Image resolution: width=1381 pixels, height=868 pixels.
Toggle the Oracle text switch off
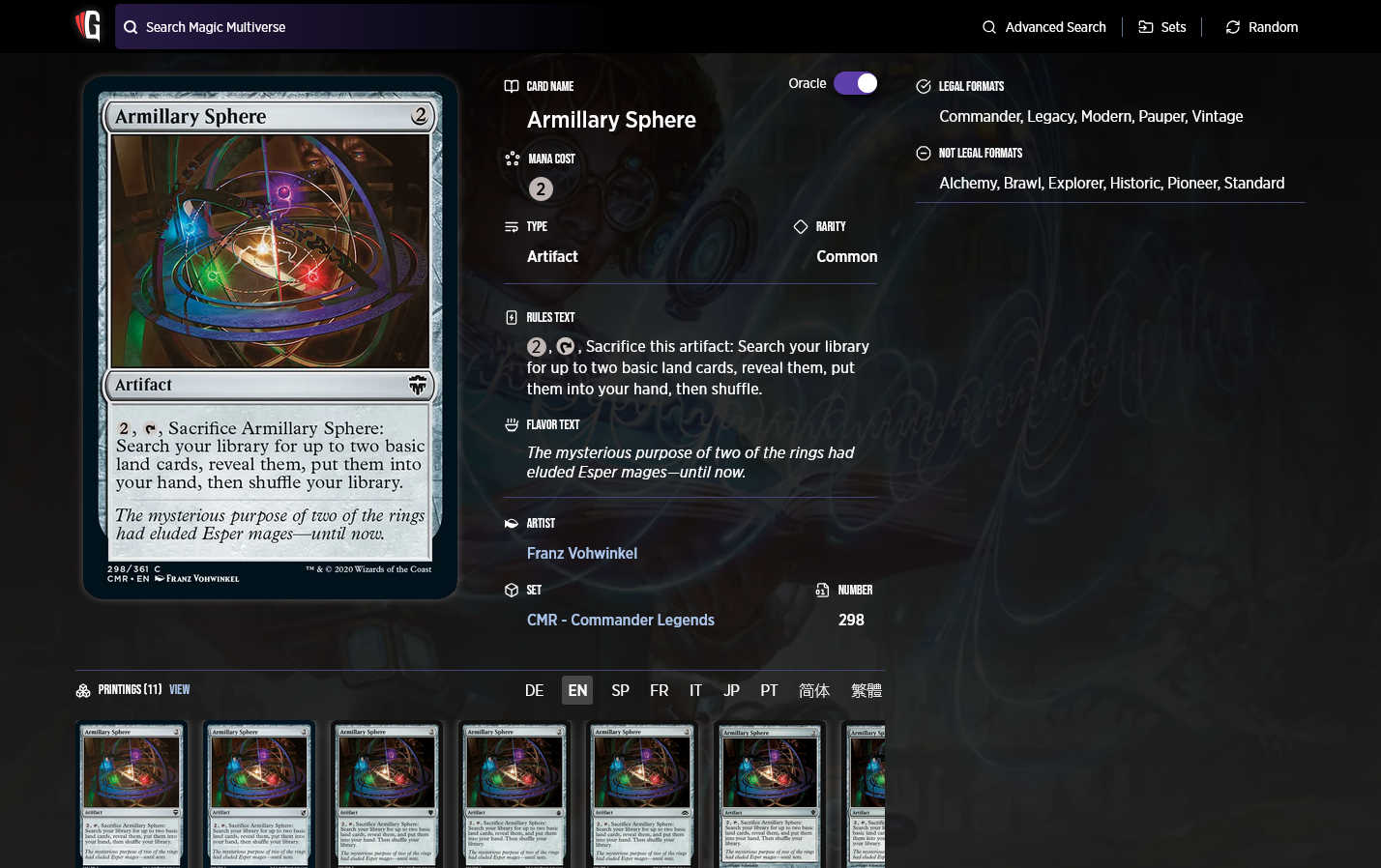[x=856, y=83]
